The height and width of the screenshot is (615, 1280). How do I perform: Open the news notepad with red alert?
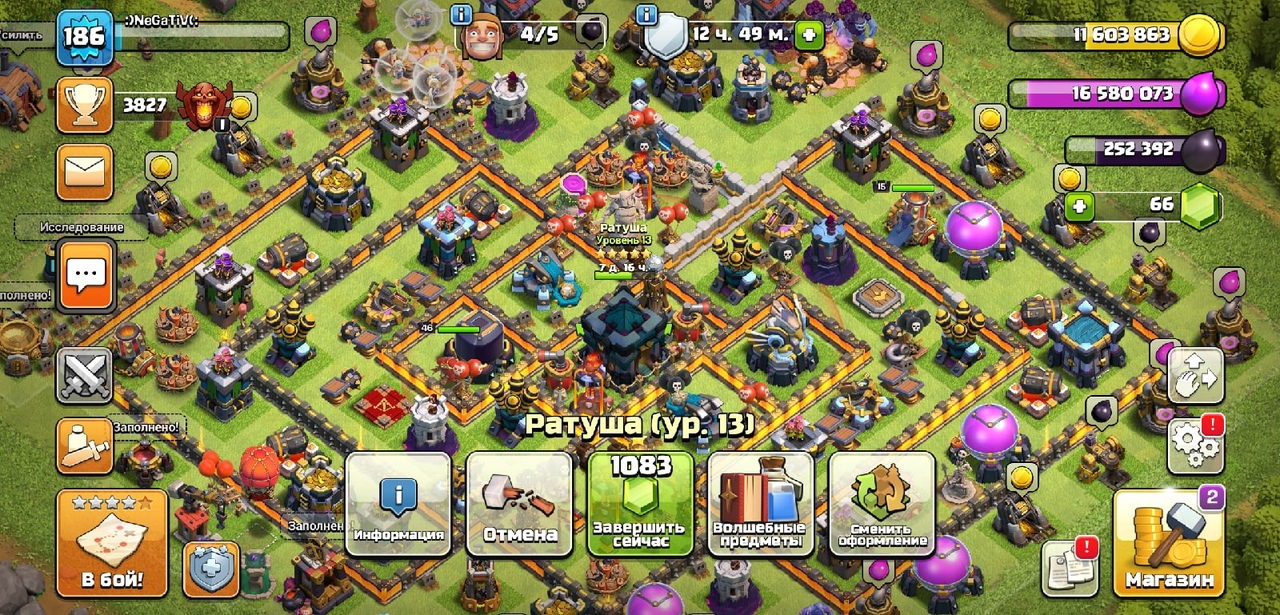pos(1069,569)
